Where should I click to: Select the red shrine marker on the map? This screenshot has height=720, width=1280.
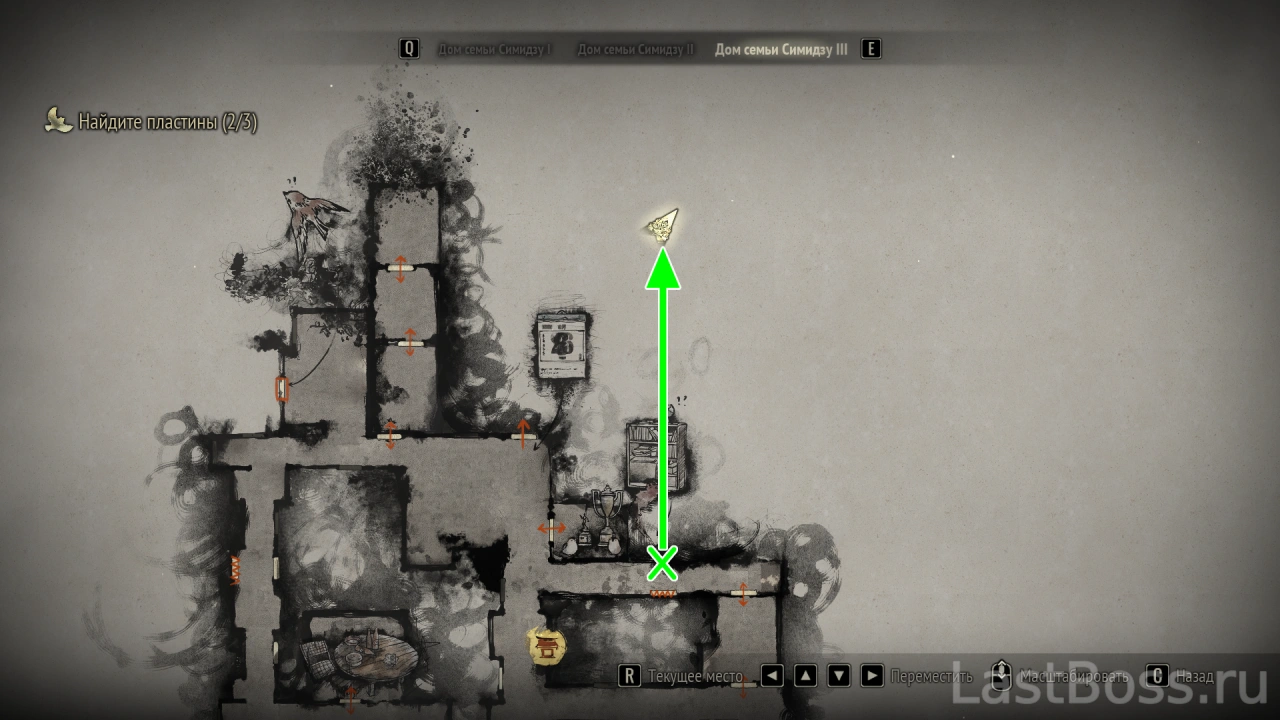tap(547, 646)
